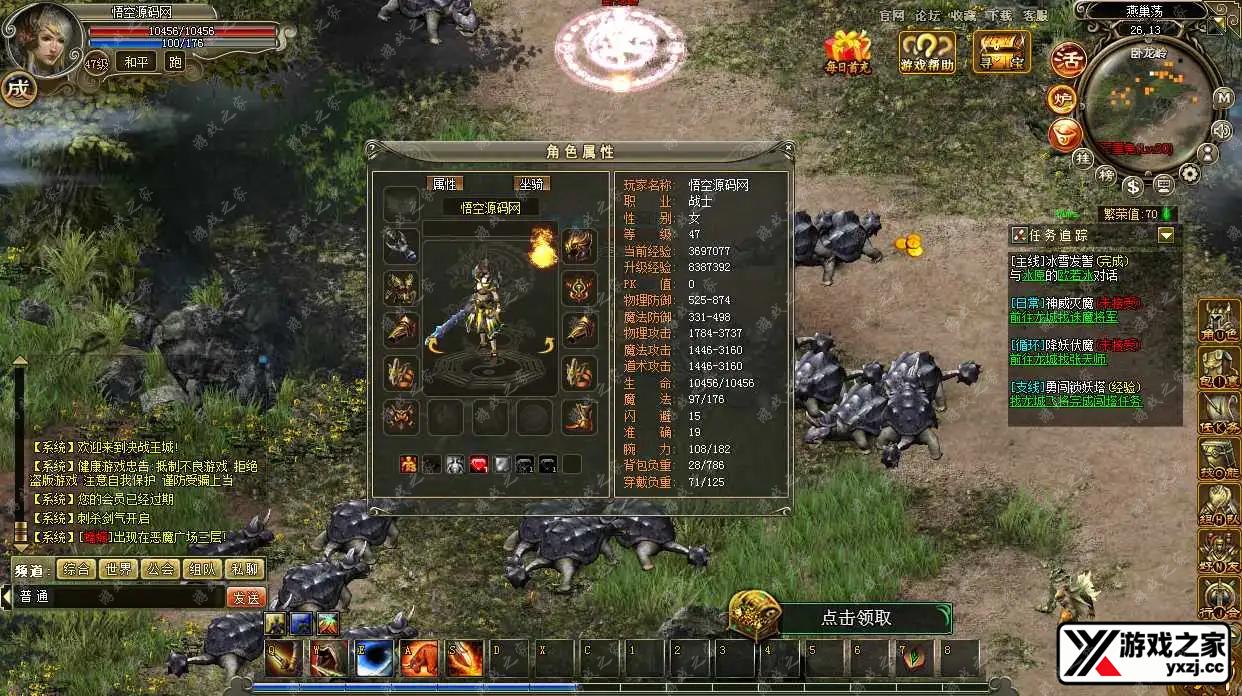Image resolution: width=1242 pixels, height=696 pixels.
Task: Open the 游戏帮助 game help button
Action: pyautogui.click(x=927, y=53)
